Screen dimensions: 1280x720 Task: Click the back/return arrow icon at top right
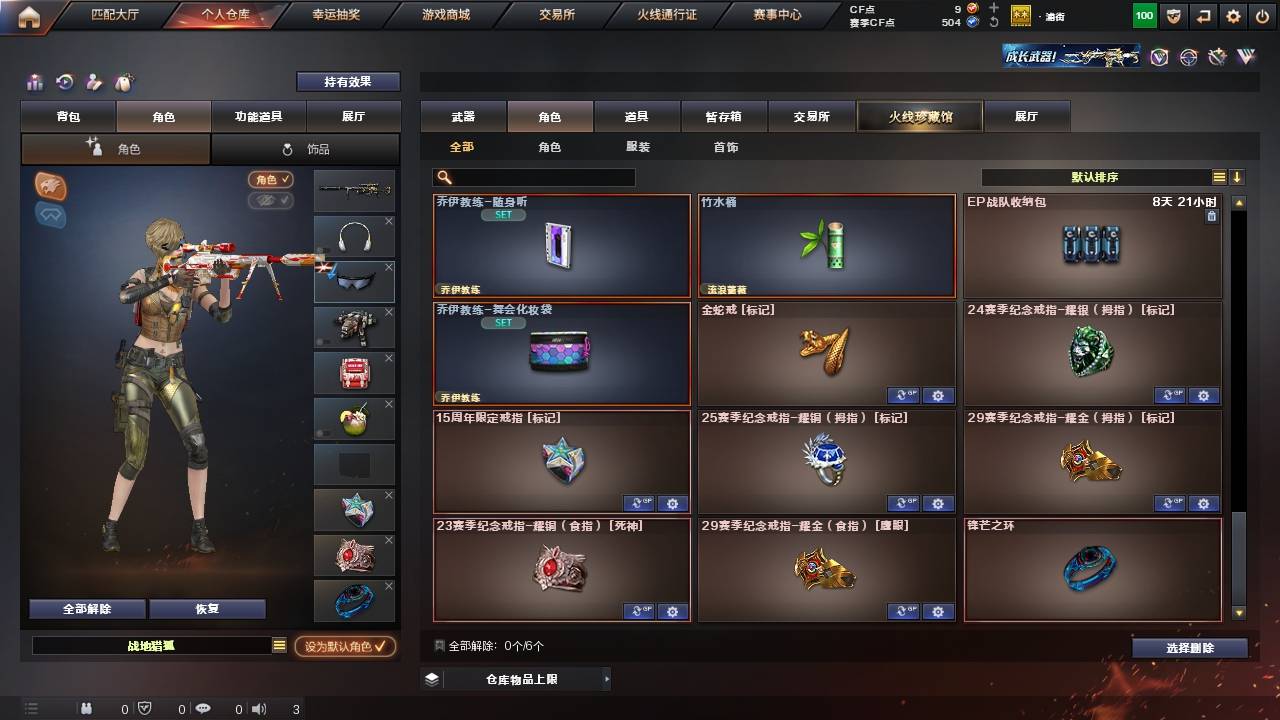pos(1202,15)
